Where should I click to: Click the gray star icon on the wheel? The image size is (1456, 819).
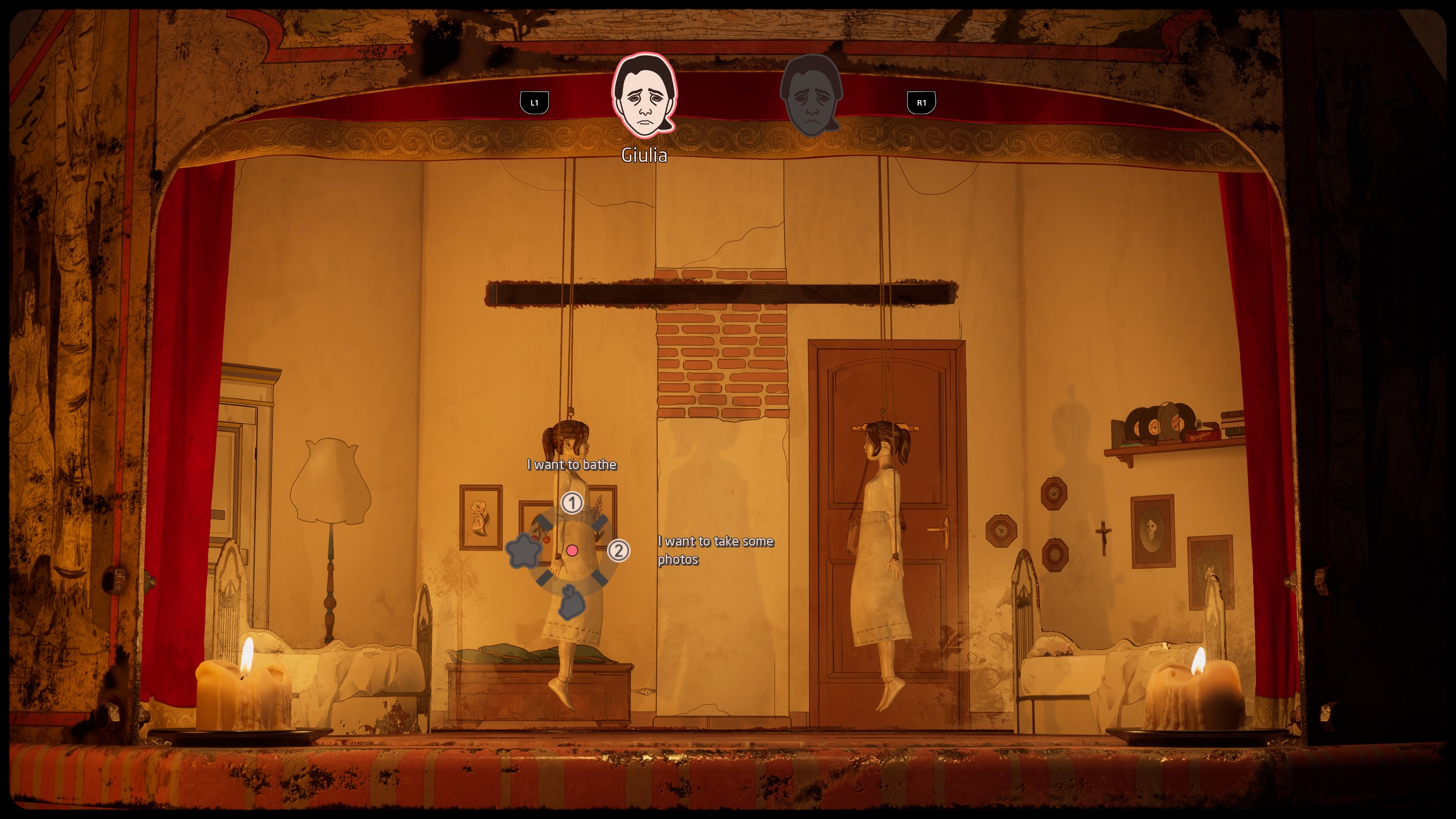coord(523,551)
